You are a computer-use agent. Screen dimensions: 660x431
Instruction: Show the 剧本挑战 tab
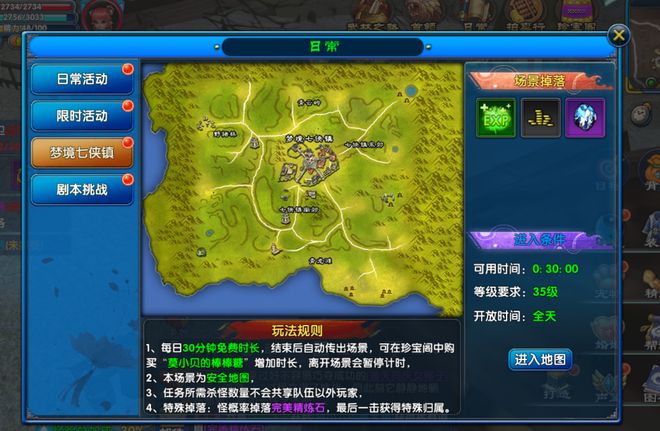82,188
